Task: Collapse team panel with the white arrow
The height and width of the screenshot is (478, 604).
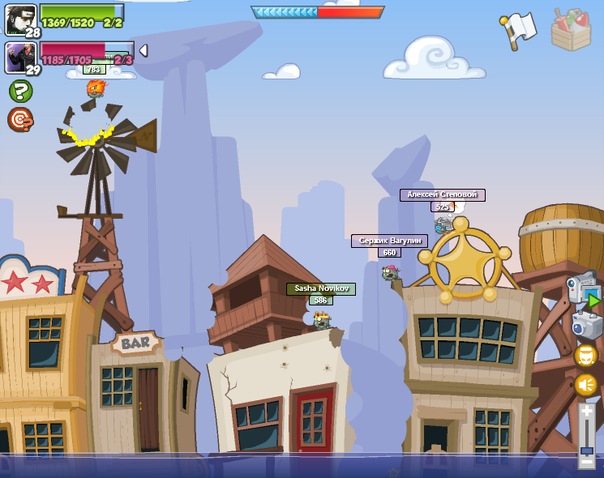Action: (x=143, y=50)
